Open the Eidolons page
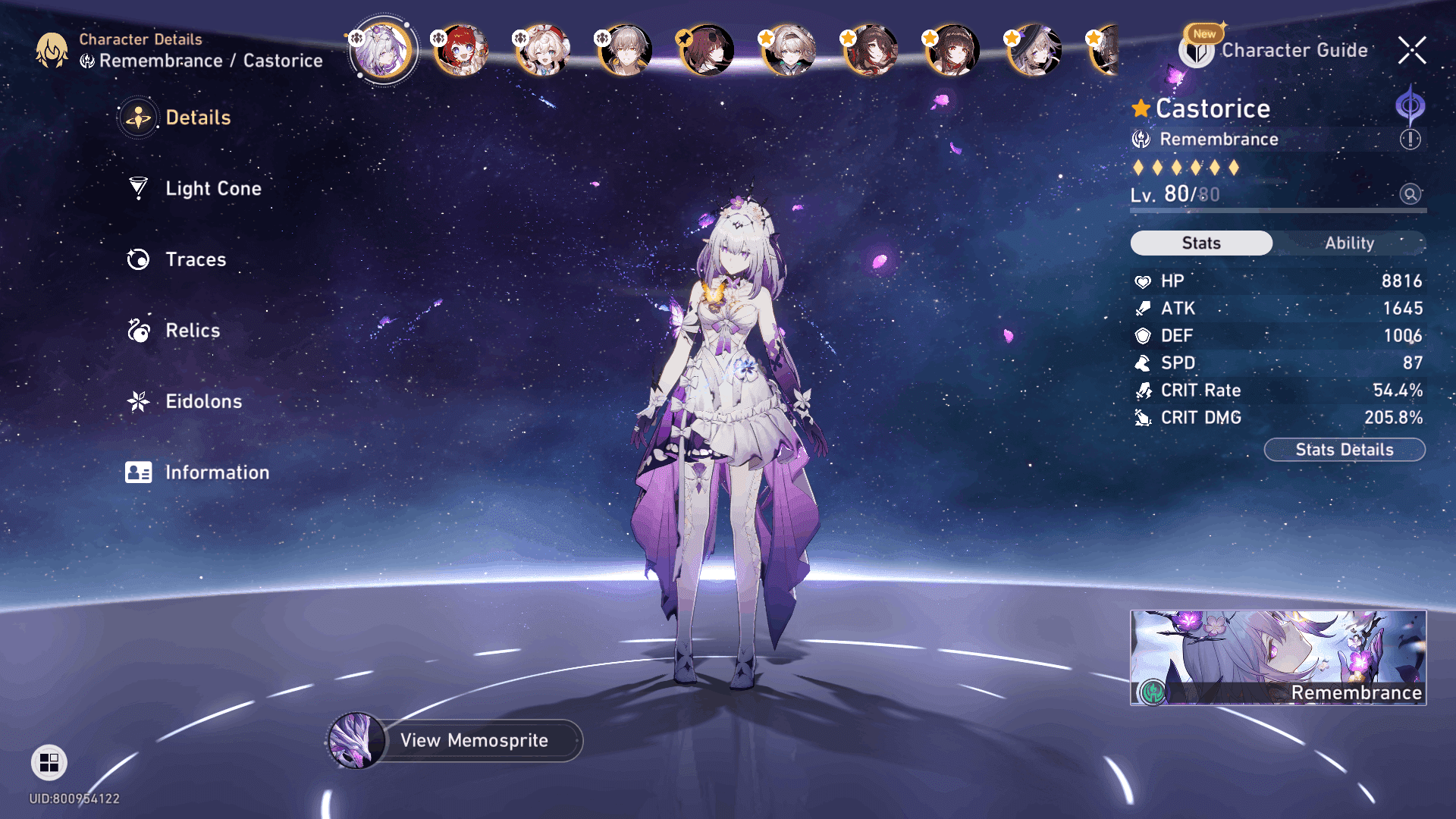 tap(202, 401)
